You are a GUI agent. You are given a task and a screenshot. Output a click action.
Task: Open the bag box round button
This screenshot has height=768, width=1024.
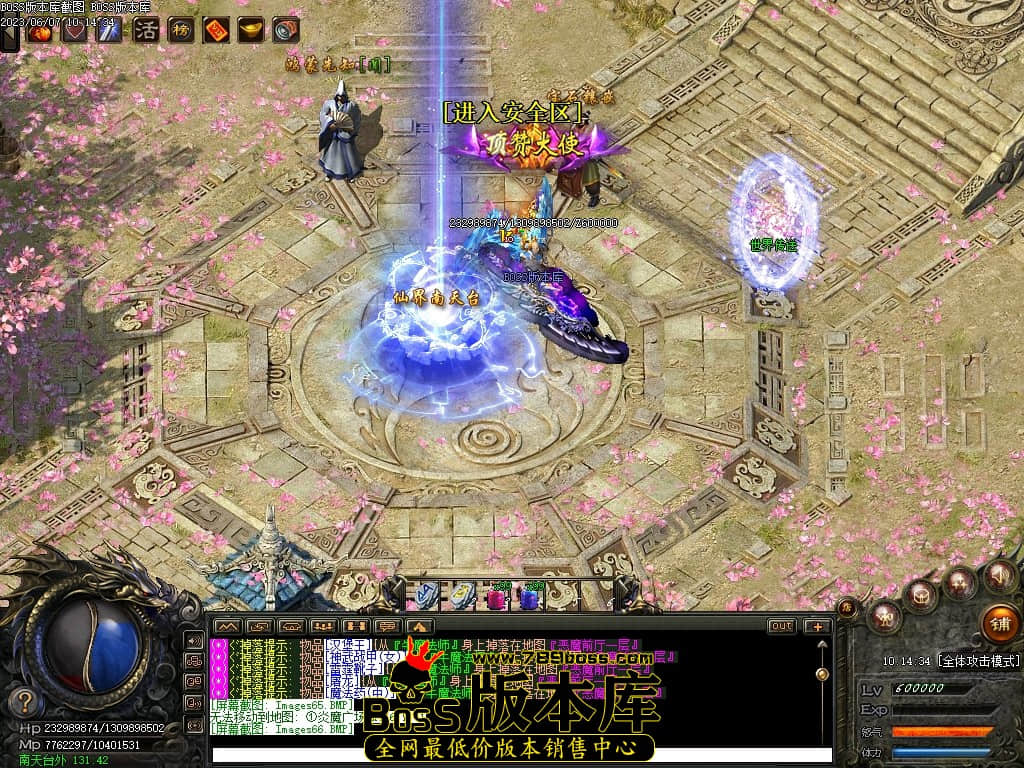[921, 596]
